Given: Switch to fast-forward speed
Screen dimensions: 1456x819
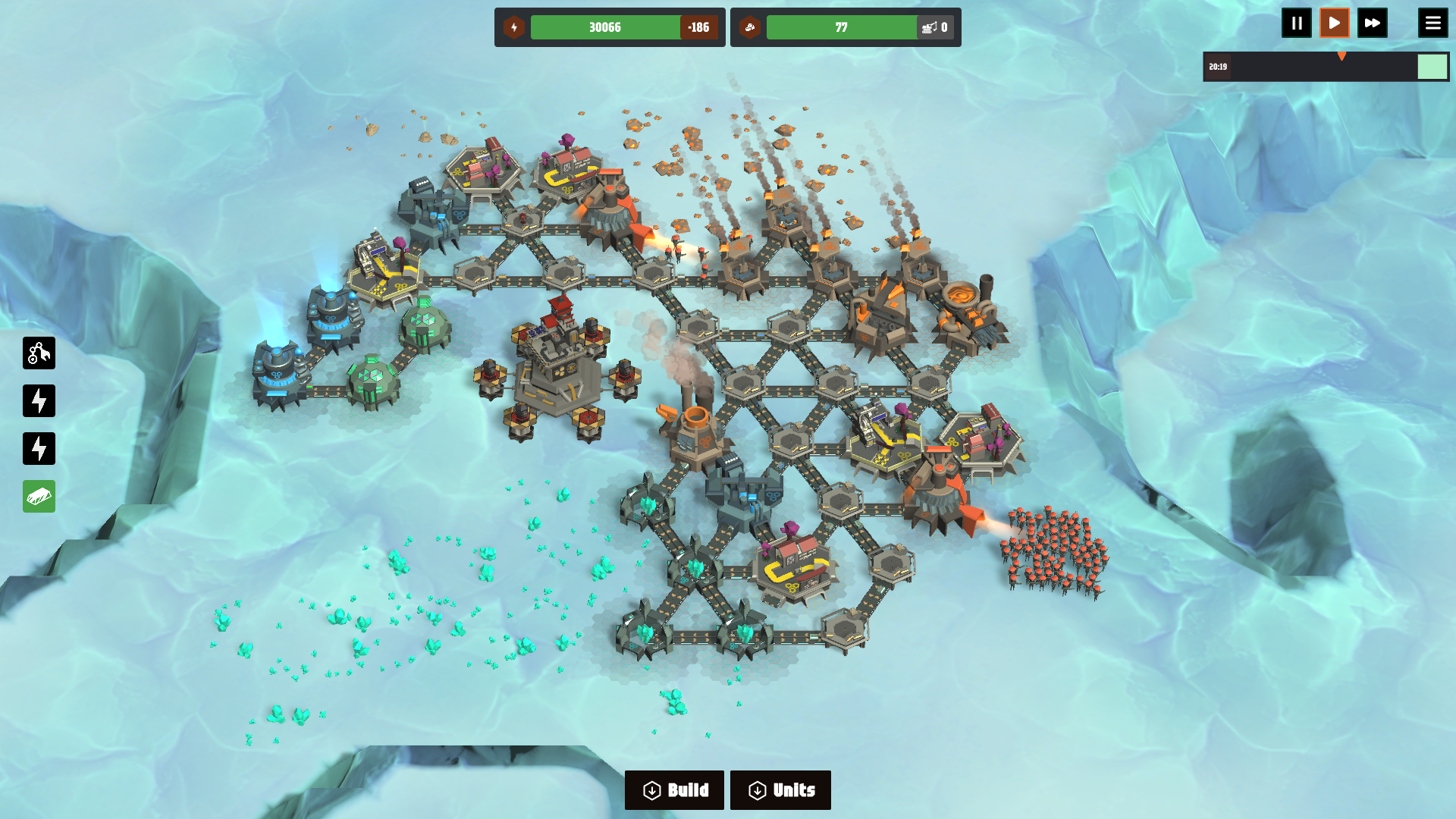Looking at the screenshot, I should [1372, 23].
